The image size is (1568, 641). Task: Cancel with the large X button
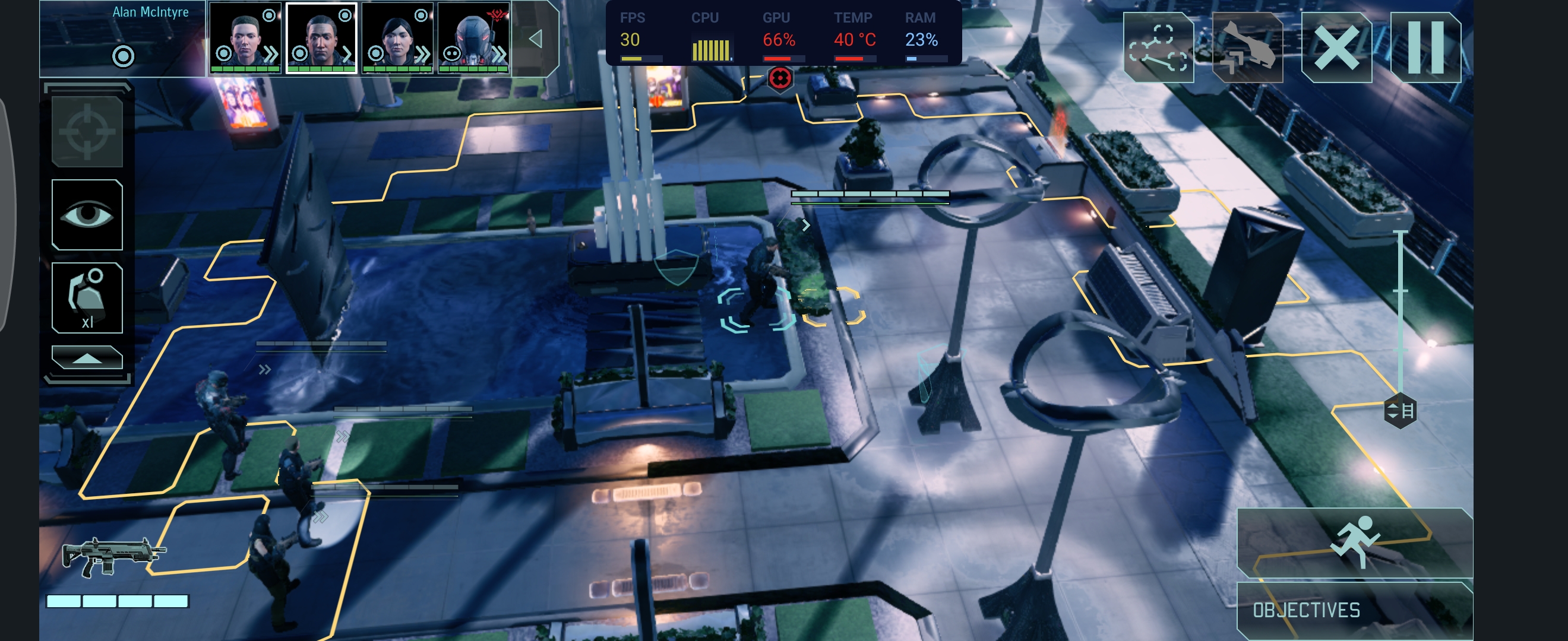(1336, 47)
